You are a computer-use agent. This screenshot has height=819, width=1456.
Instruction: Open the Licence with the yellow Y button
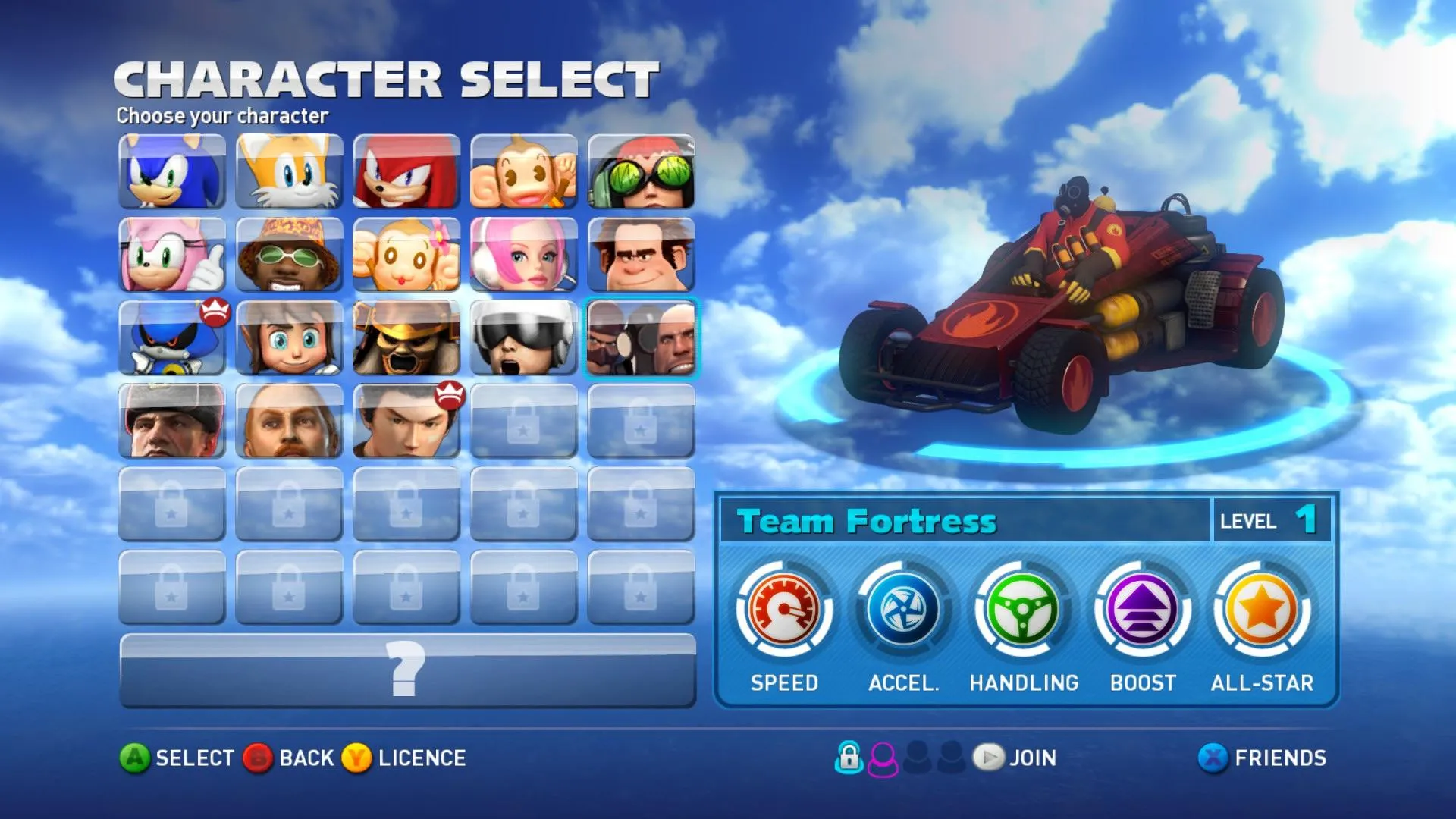tap(356, 758)
